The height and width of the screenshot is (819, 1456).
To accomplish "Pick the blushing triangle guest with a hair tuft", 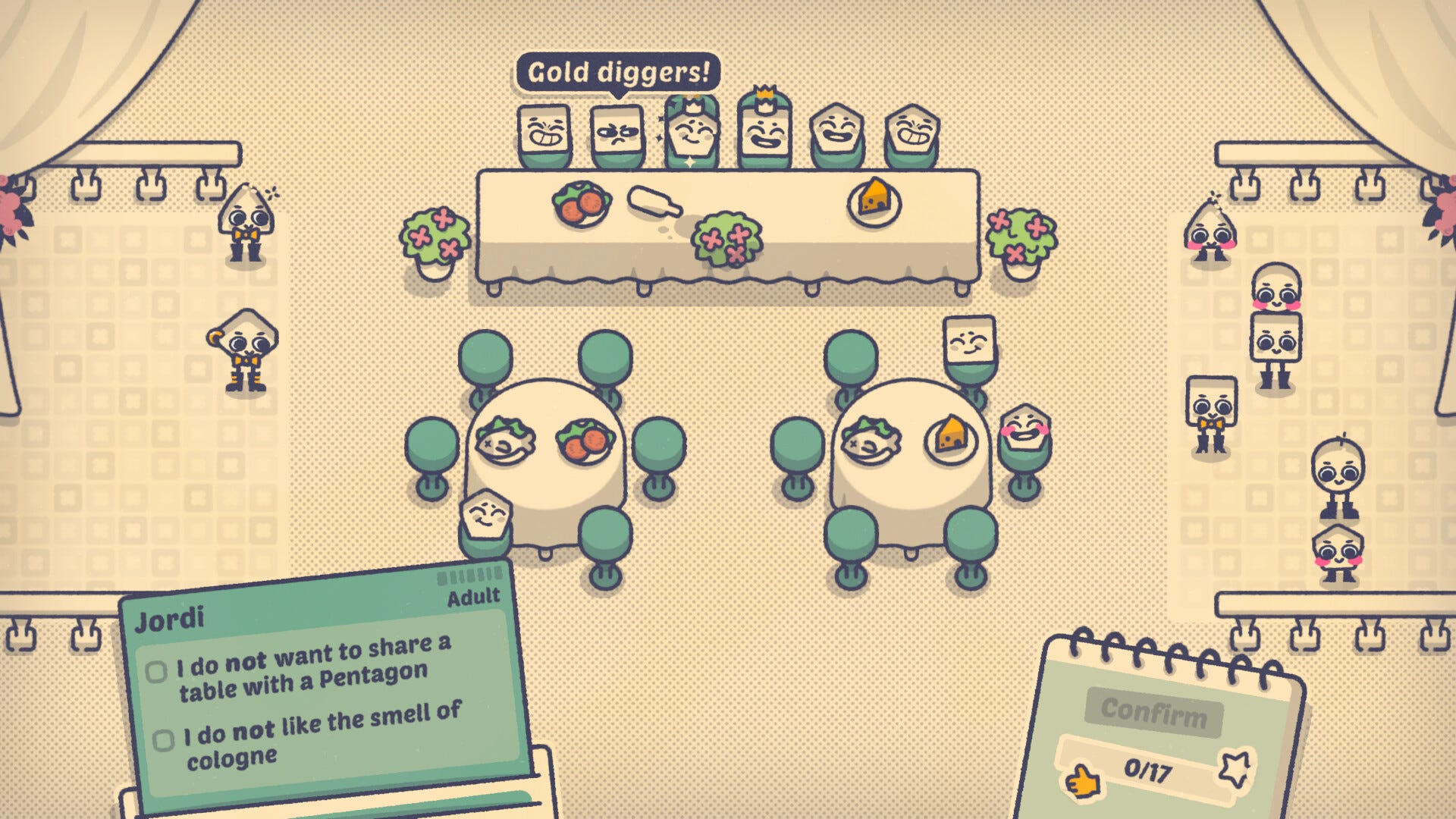I will pyautogui.click(x=1210, y=229).
